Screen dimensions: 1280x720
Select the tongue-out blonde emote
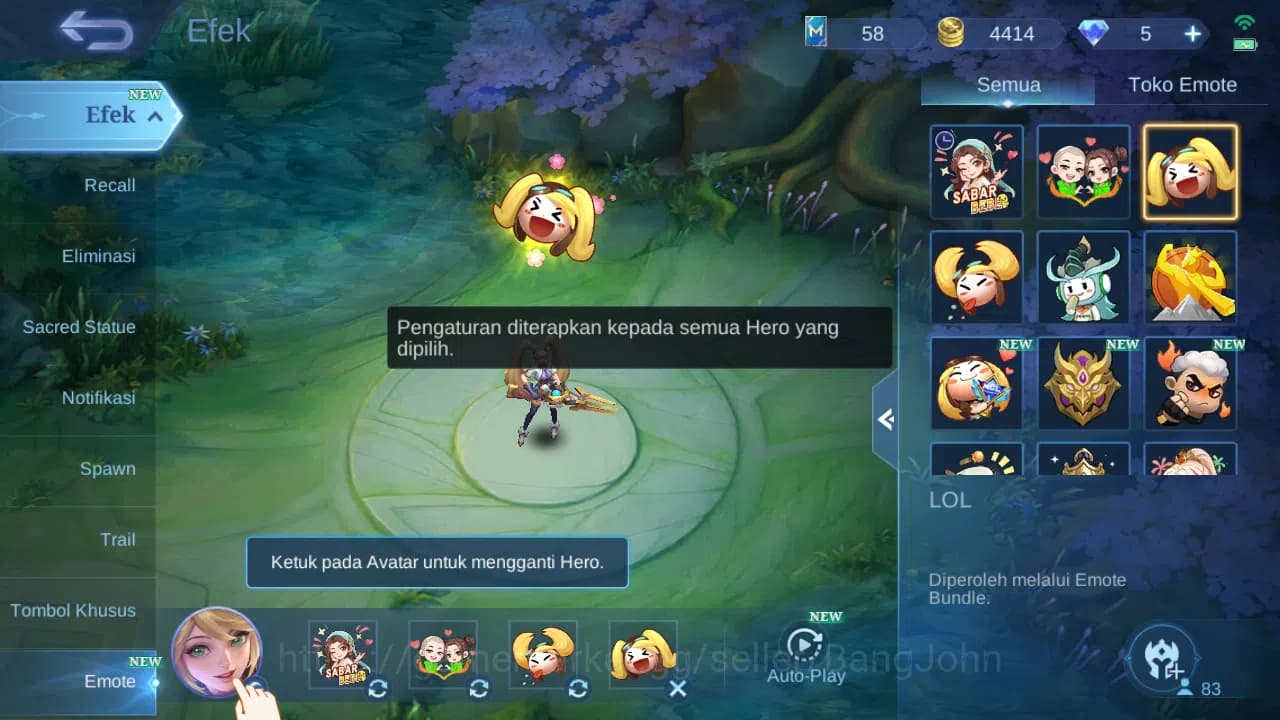coord(977,278)
